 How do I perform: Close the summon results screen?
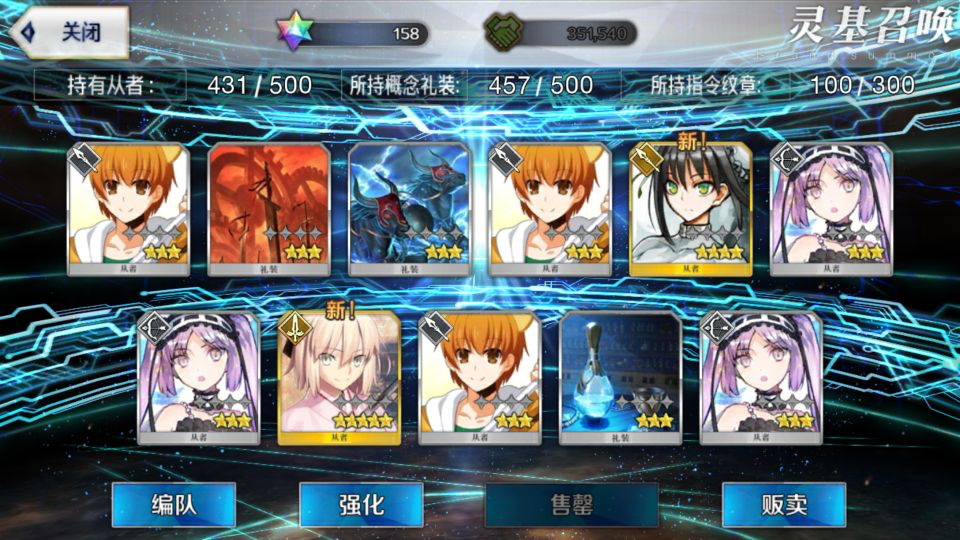70,32
